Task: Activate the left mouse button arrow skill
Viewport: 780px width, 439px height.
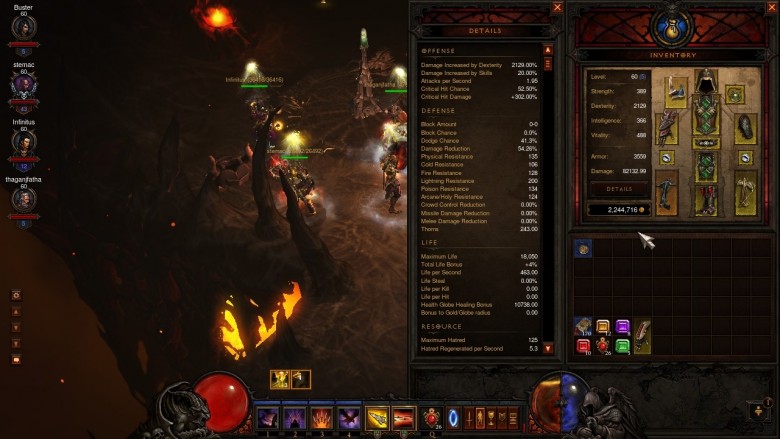Action: (377, 417)
